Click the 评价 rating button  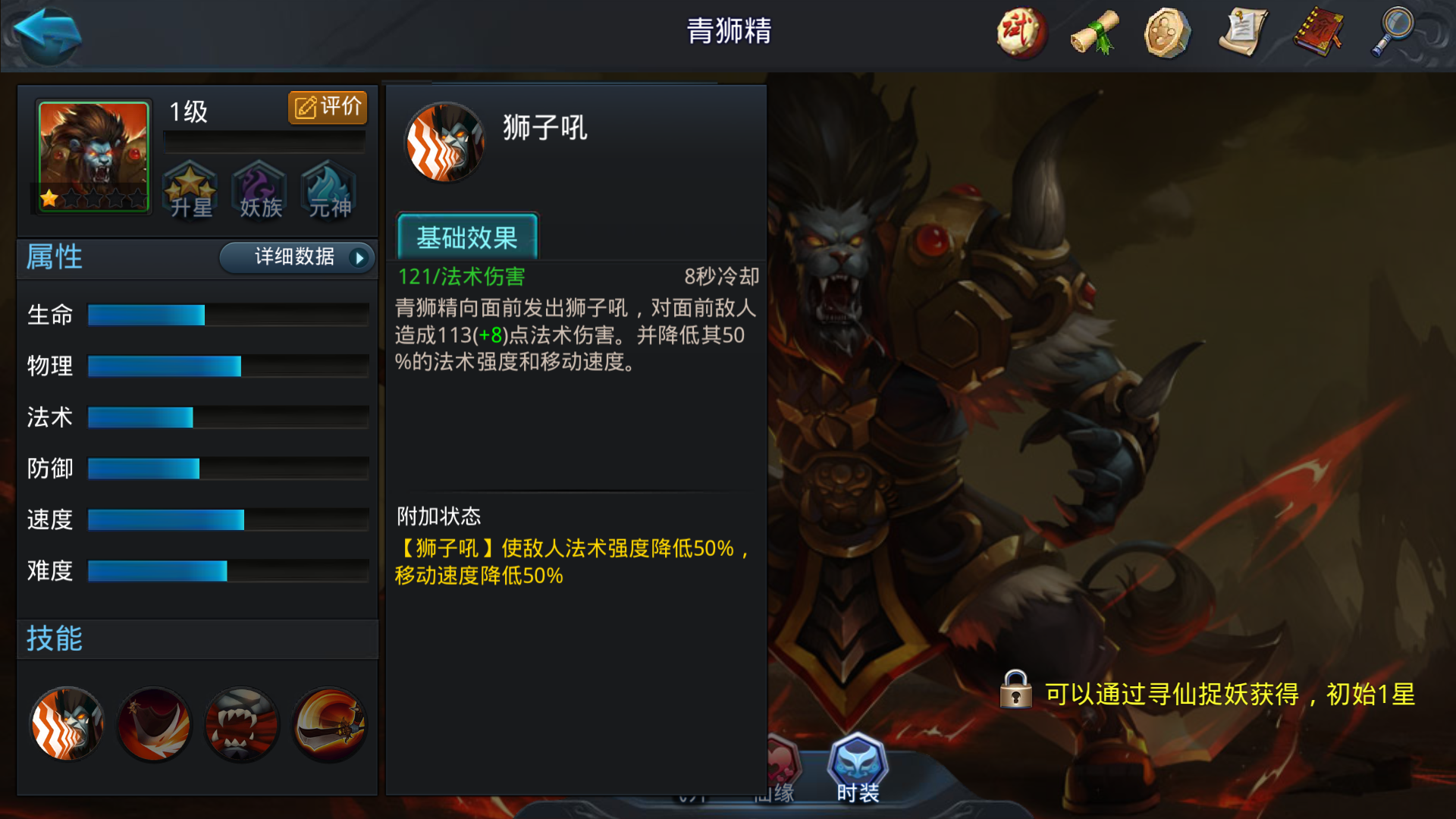[x=327, y=107]
